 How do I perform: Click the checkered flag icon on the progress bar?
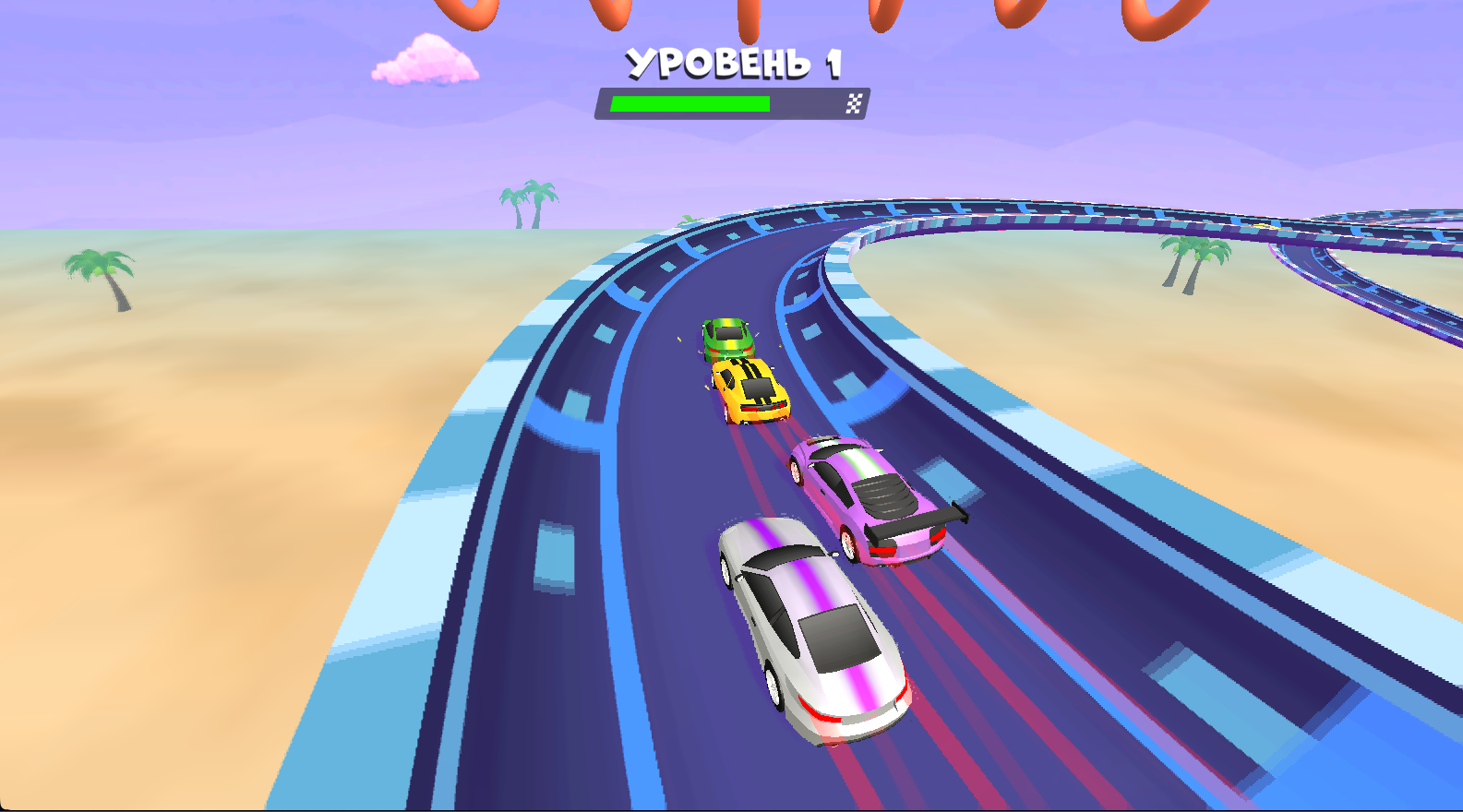coord(854,101)
